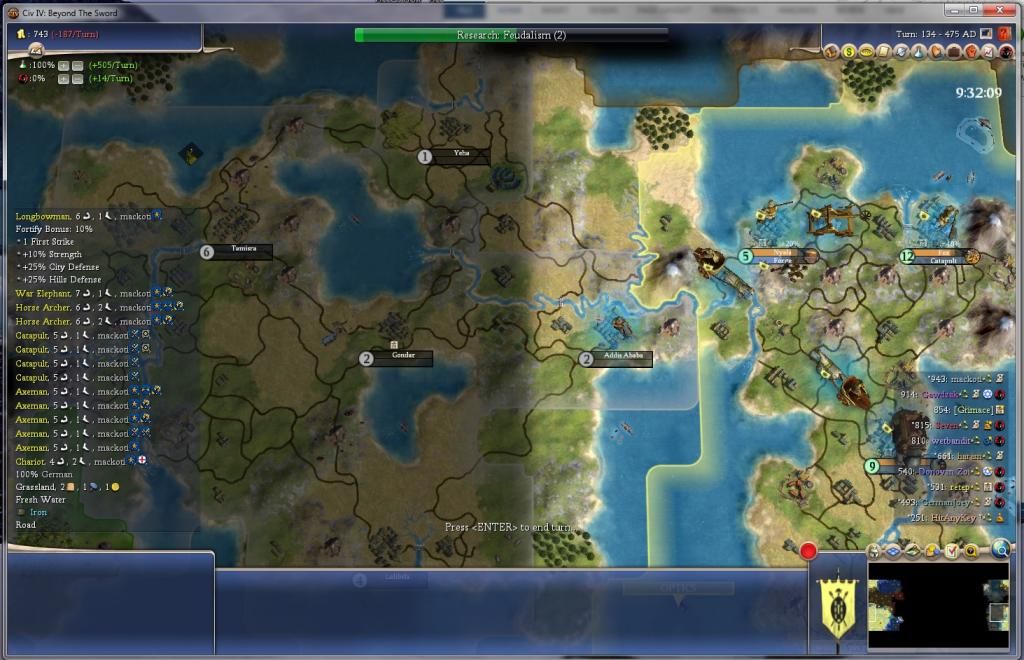This screenshot has height=660, width=1024.
Task: Open the financial advisor gold coin icon
Action: click(x=848, y=51)
